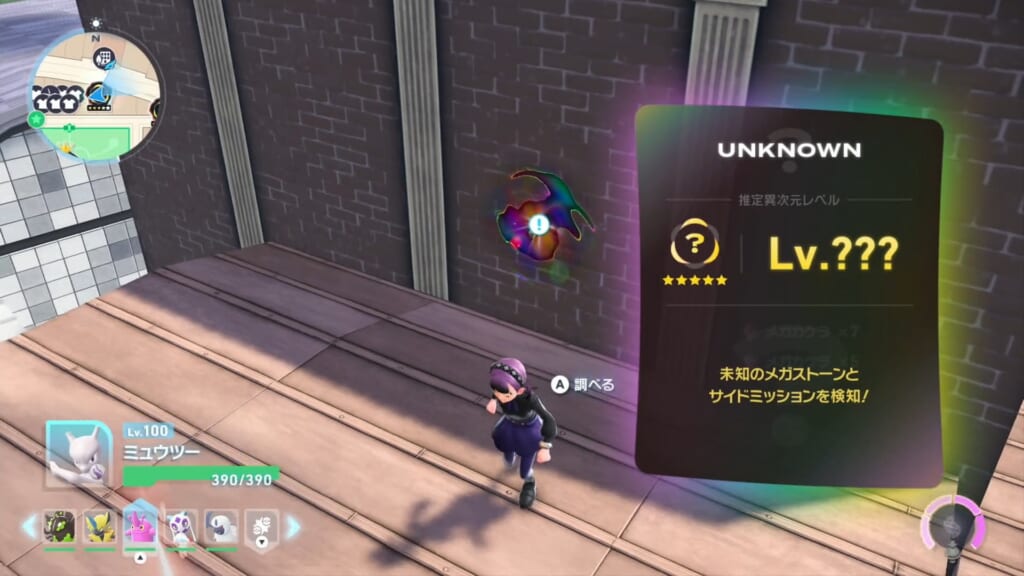Select the grid building marker on minimap
The width and height of the screenshot is (1024, 576).
click(103, 58)
